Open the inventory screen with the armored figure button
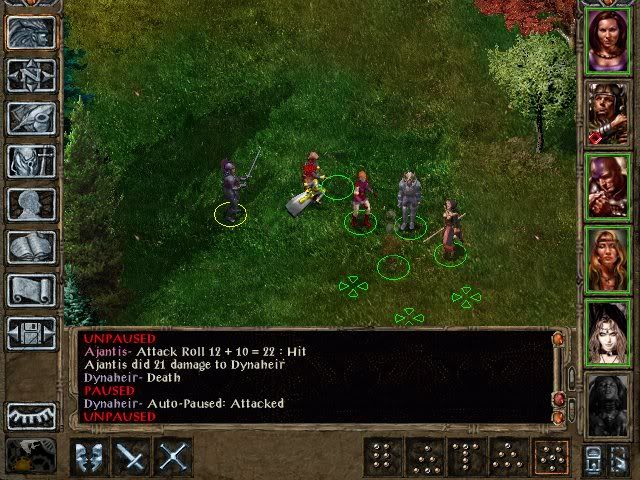640x480 pixels. [x=31, y=161]
